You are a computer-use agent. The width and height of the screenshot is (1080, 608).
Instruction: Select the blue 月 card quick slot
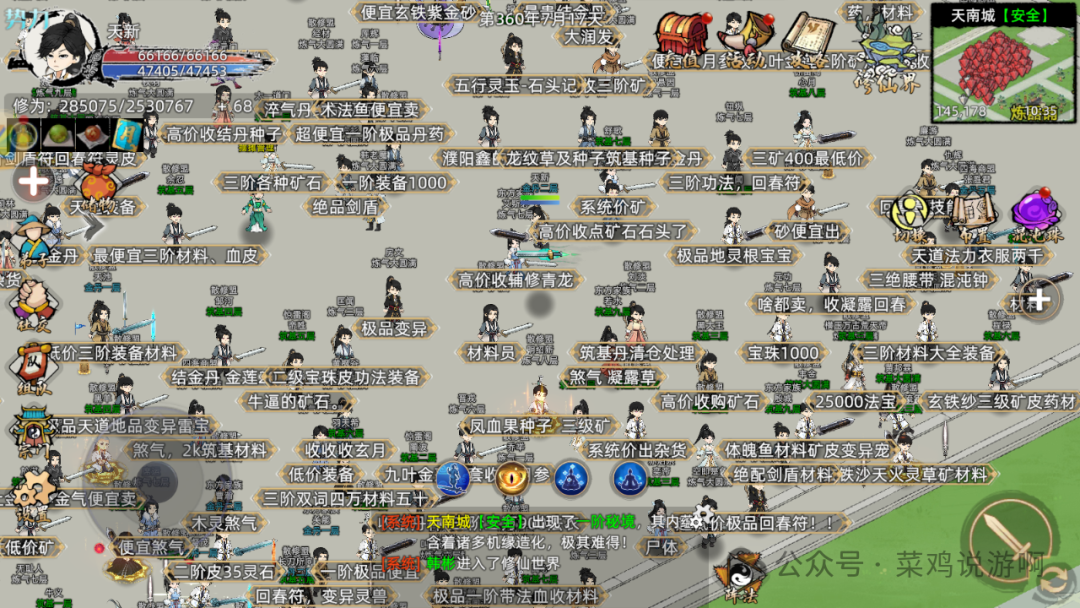click(127, 135)
